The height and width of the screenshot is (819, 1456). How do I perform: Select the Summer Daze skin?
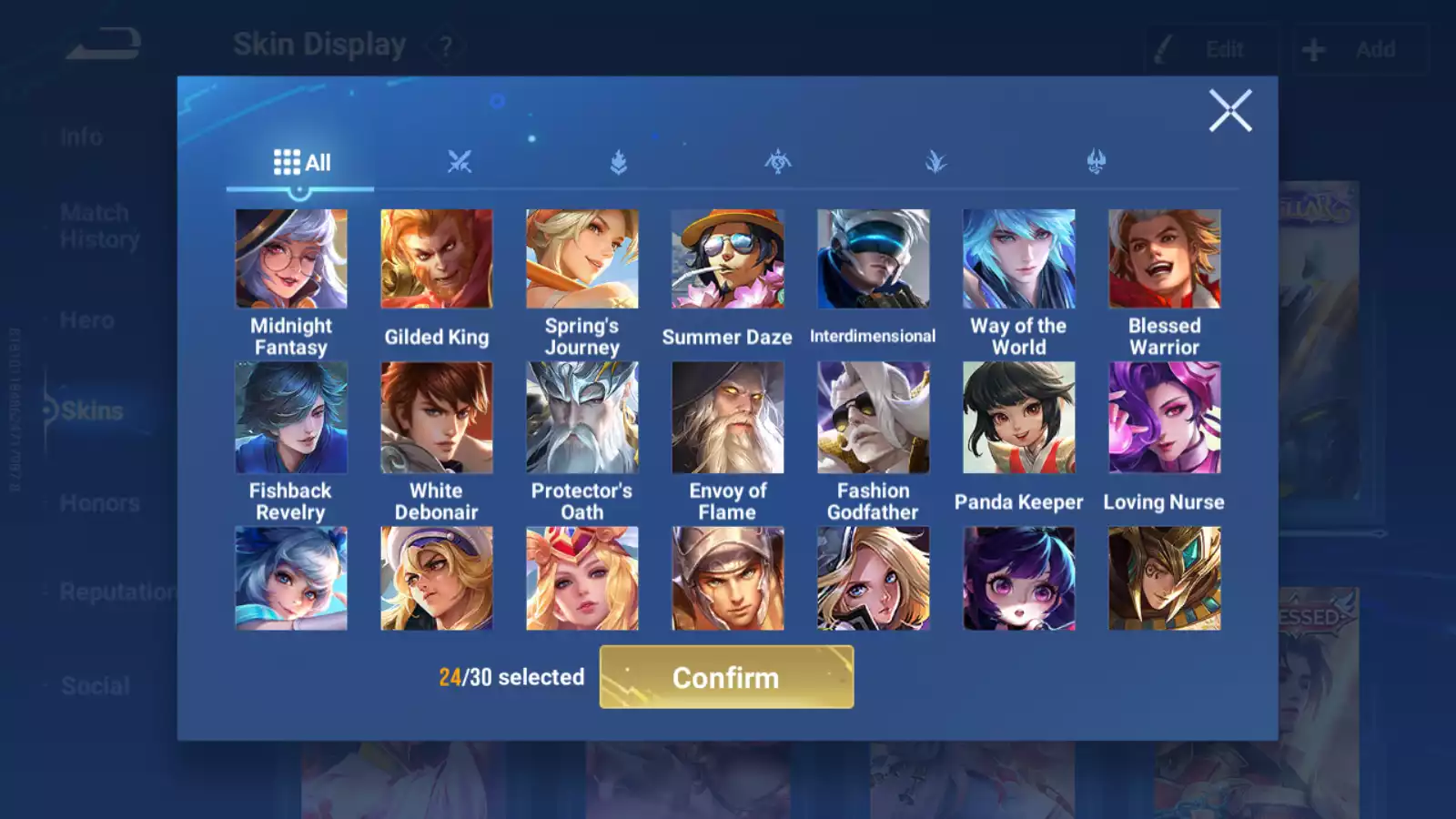pos(728,259)
